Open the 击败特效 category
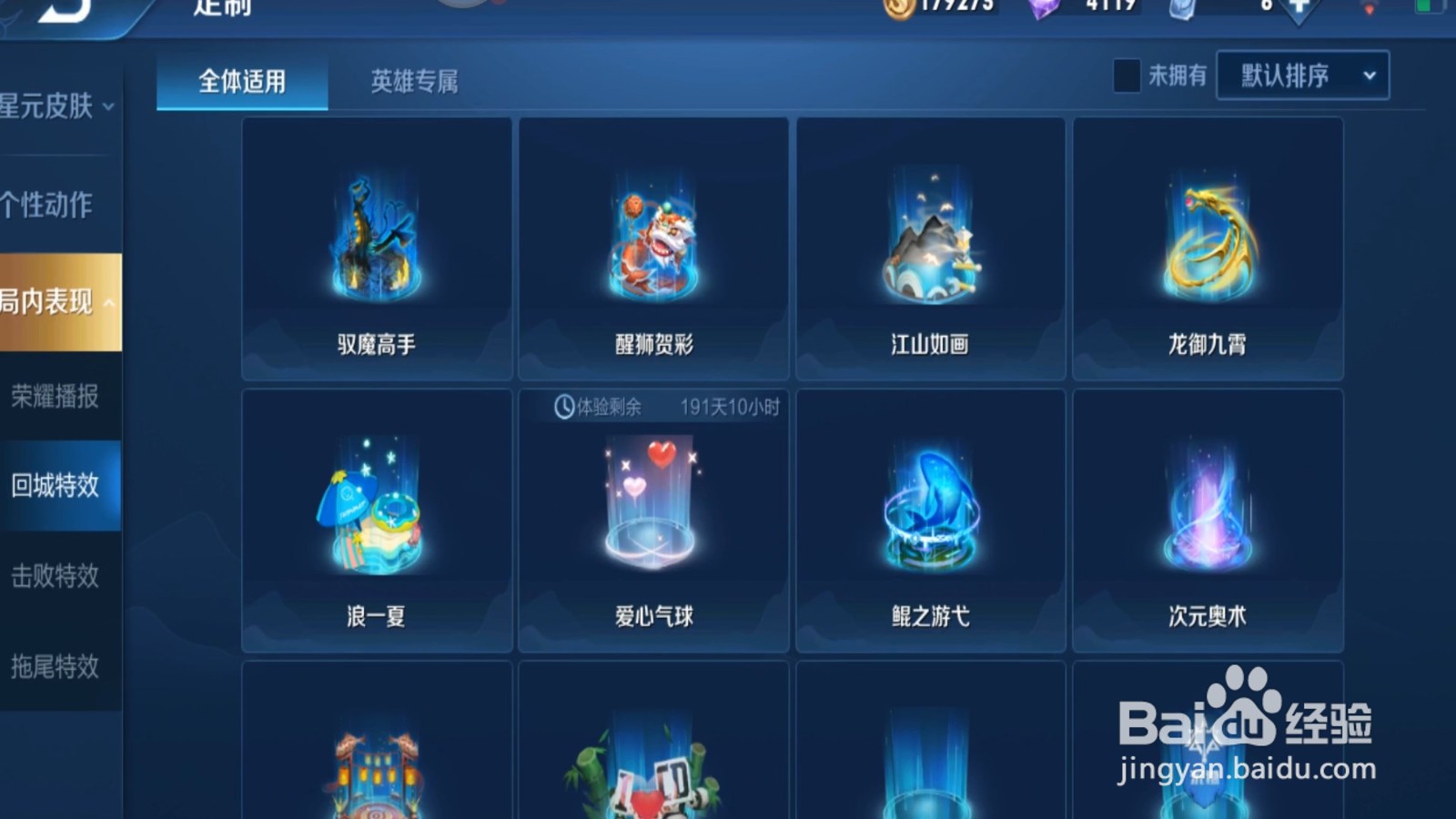Viewport: 1456px width, 819px height. click(x=56, y=575)
